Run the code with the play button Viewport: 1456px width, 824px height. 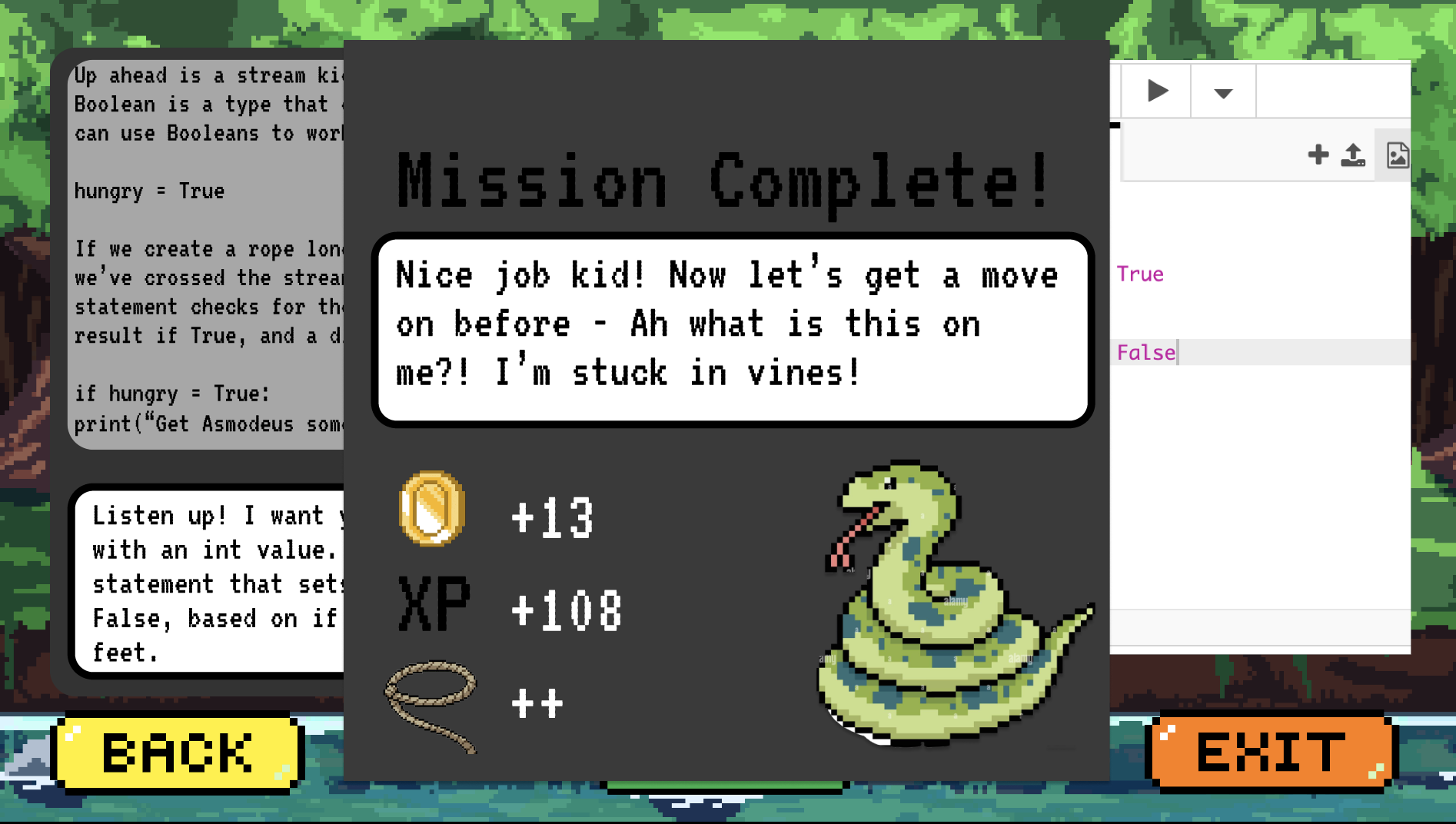1157,91
